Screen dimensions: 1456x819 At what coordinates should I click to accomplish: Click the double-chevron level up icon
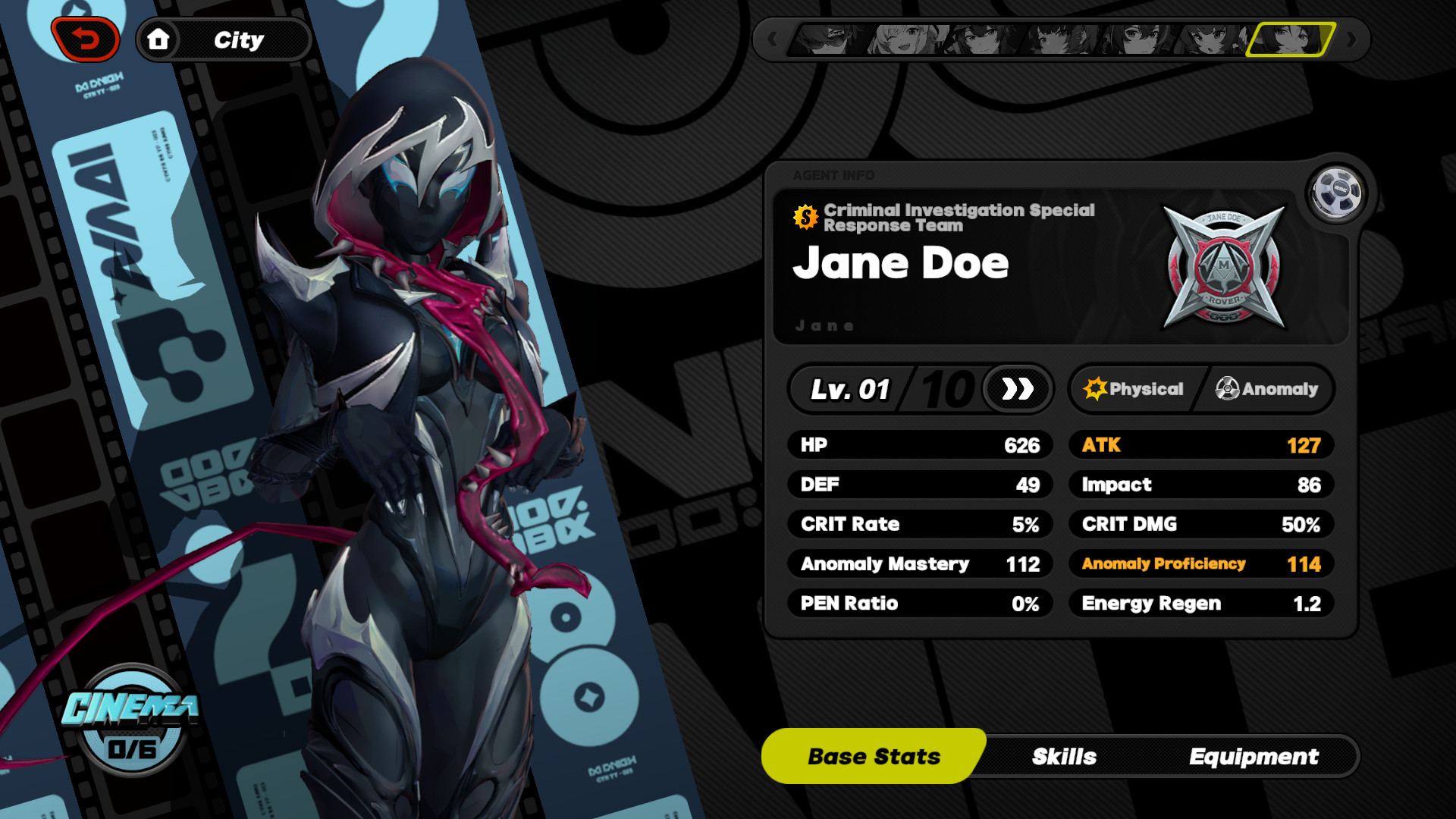1016,390
